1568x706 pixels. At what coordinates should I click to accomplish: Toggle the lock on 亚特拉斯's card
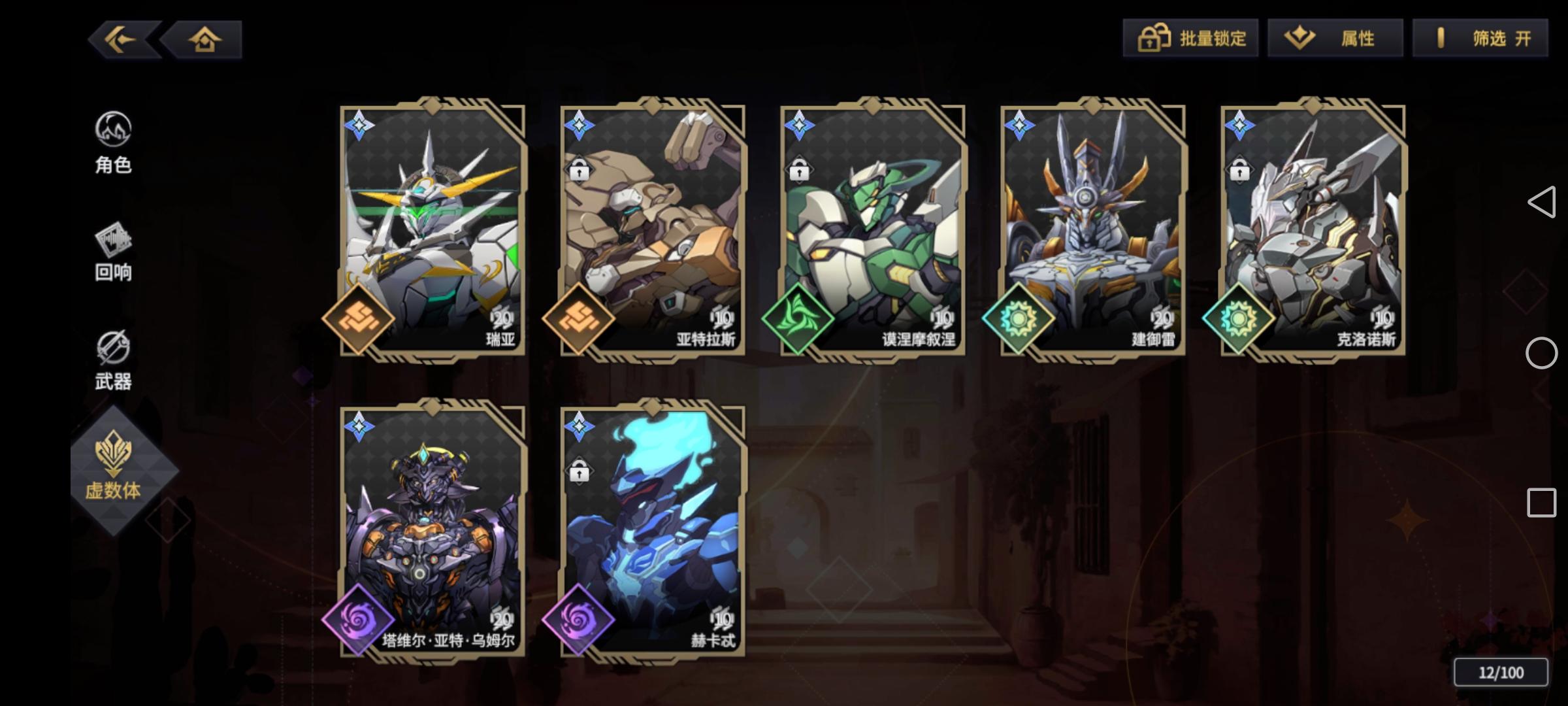coord(579,171)
